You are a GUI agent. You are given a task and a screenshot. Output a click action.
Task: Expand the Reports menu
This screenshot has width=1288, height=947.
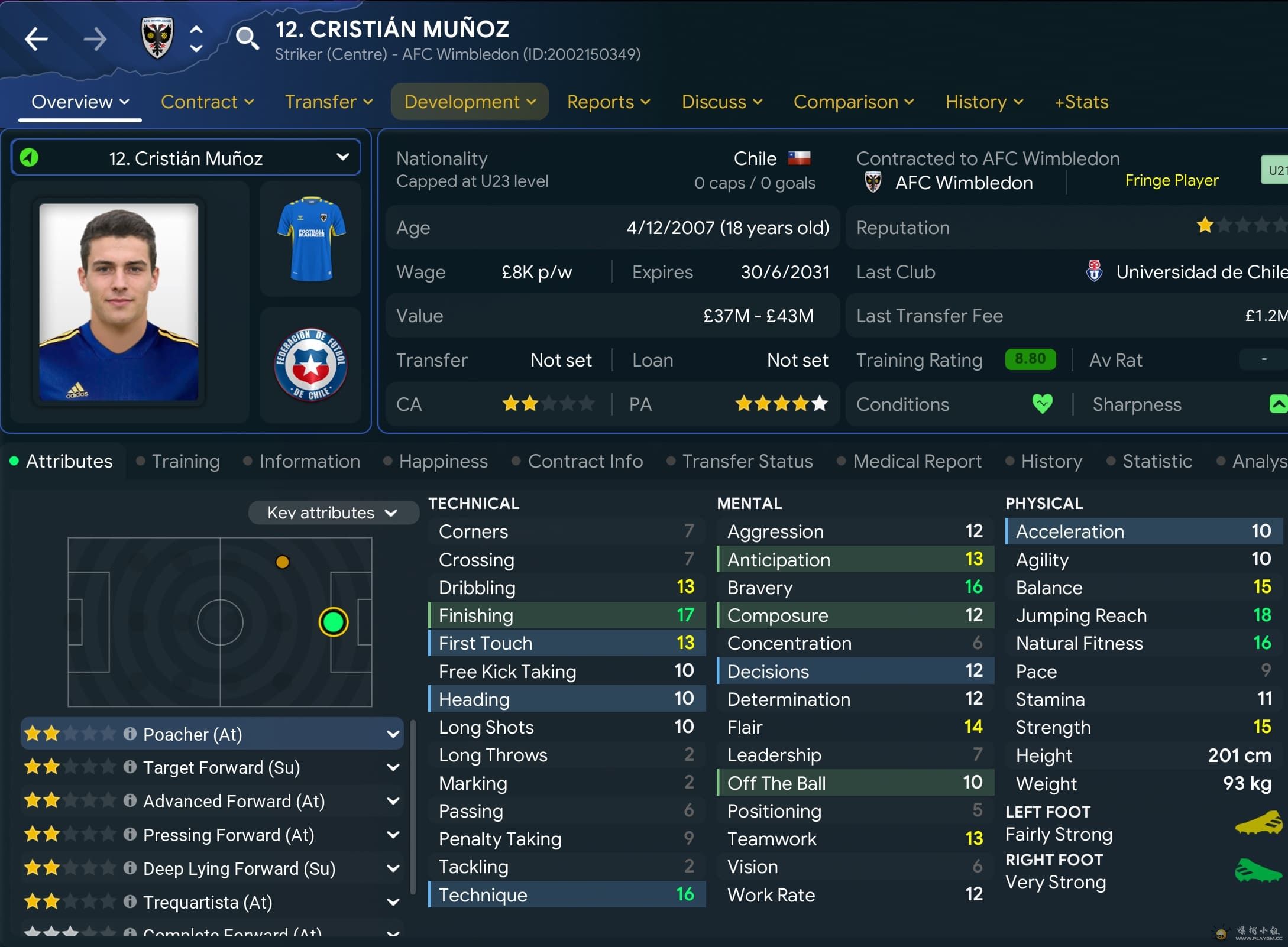coord(608,102)
